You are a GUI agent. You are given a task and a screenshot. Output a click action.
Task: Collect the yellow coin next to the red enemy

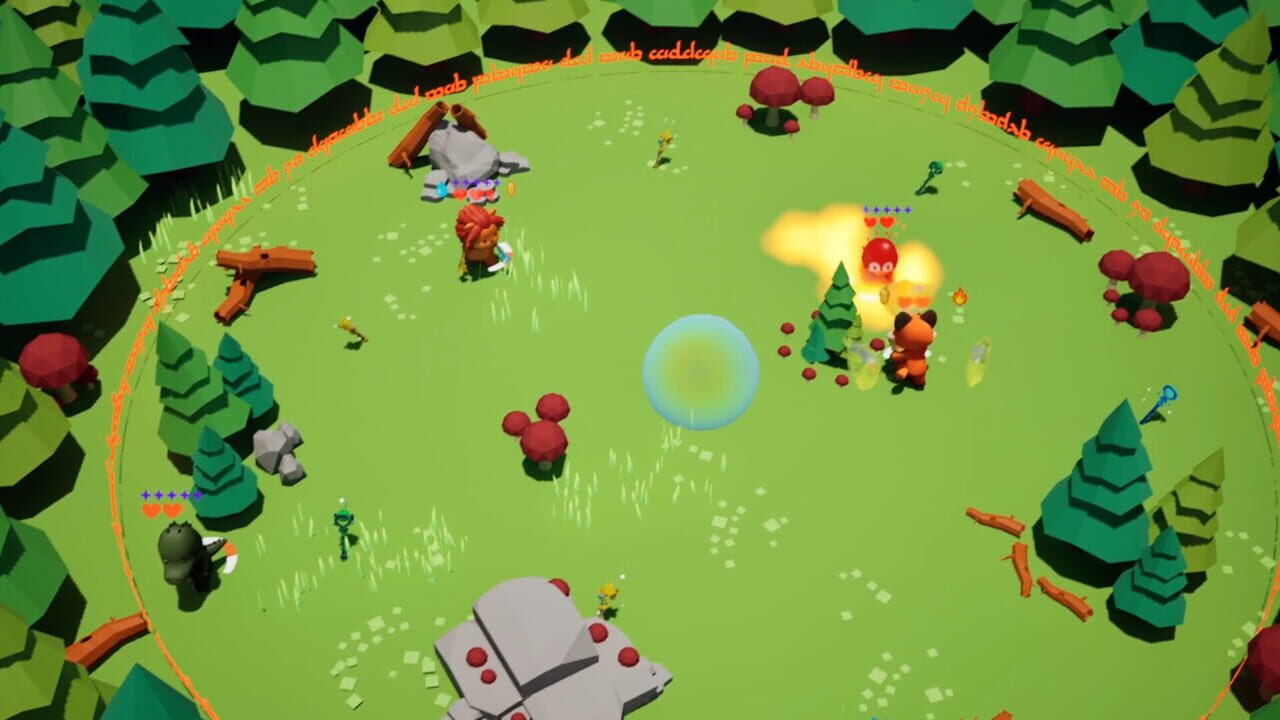pyautogui.click(x=886, y=296)
